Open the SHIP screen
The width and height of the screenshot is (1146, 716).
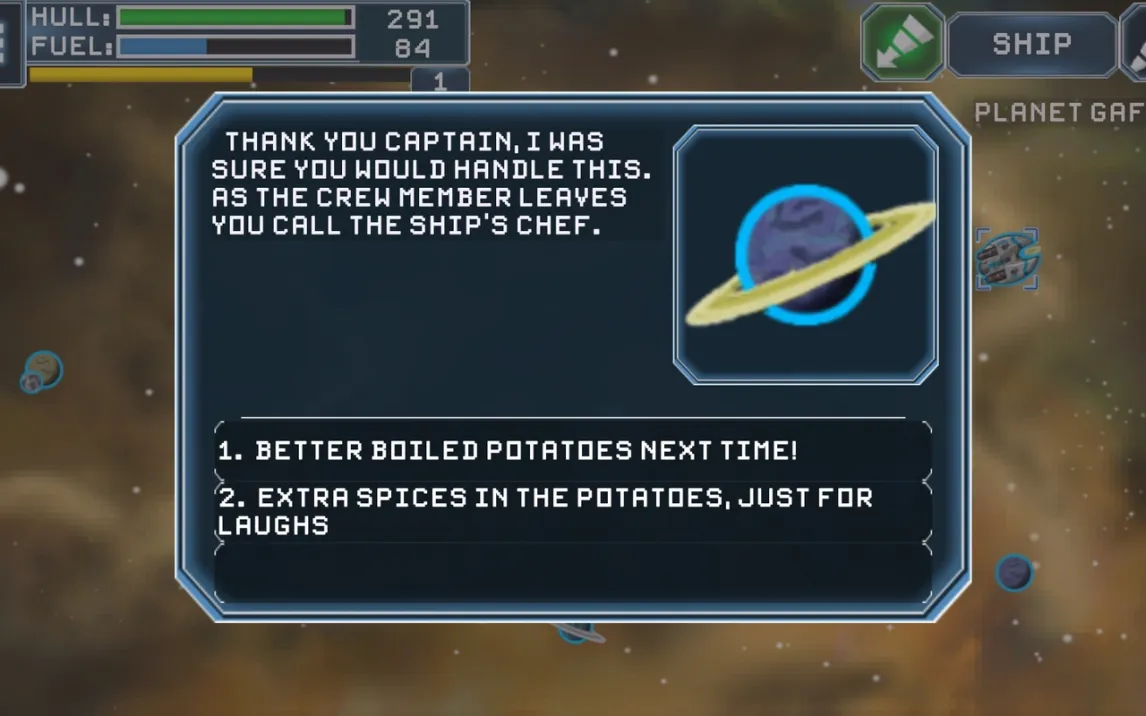[x=1031, y=45]
